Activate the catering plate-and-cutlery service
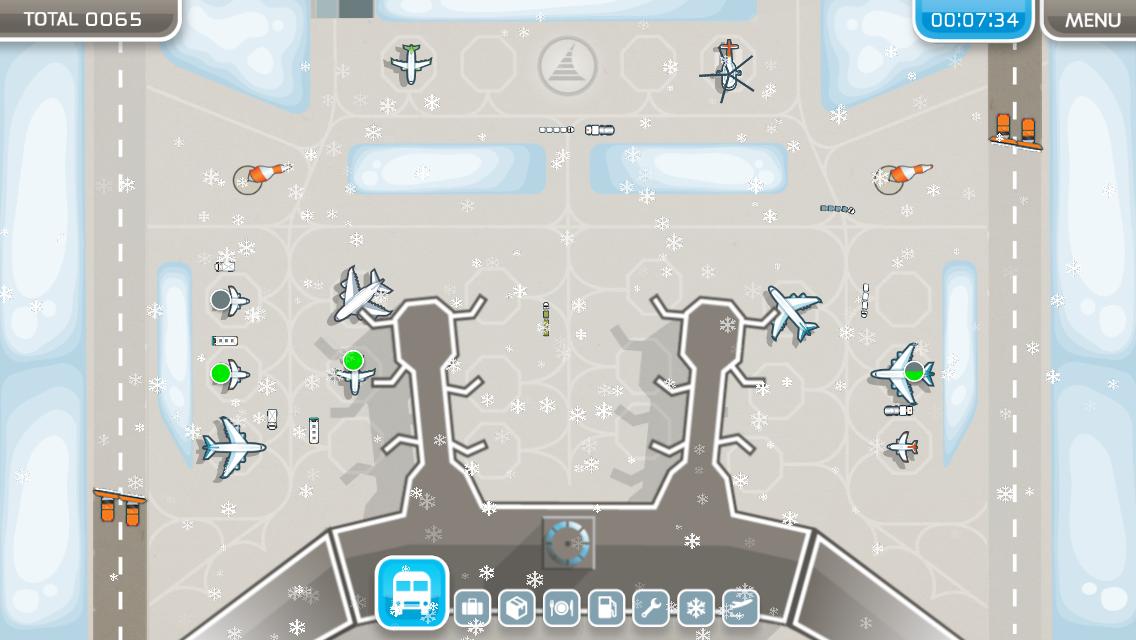The height and width of the screenshot is (640, 1136). point(562,607)
